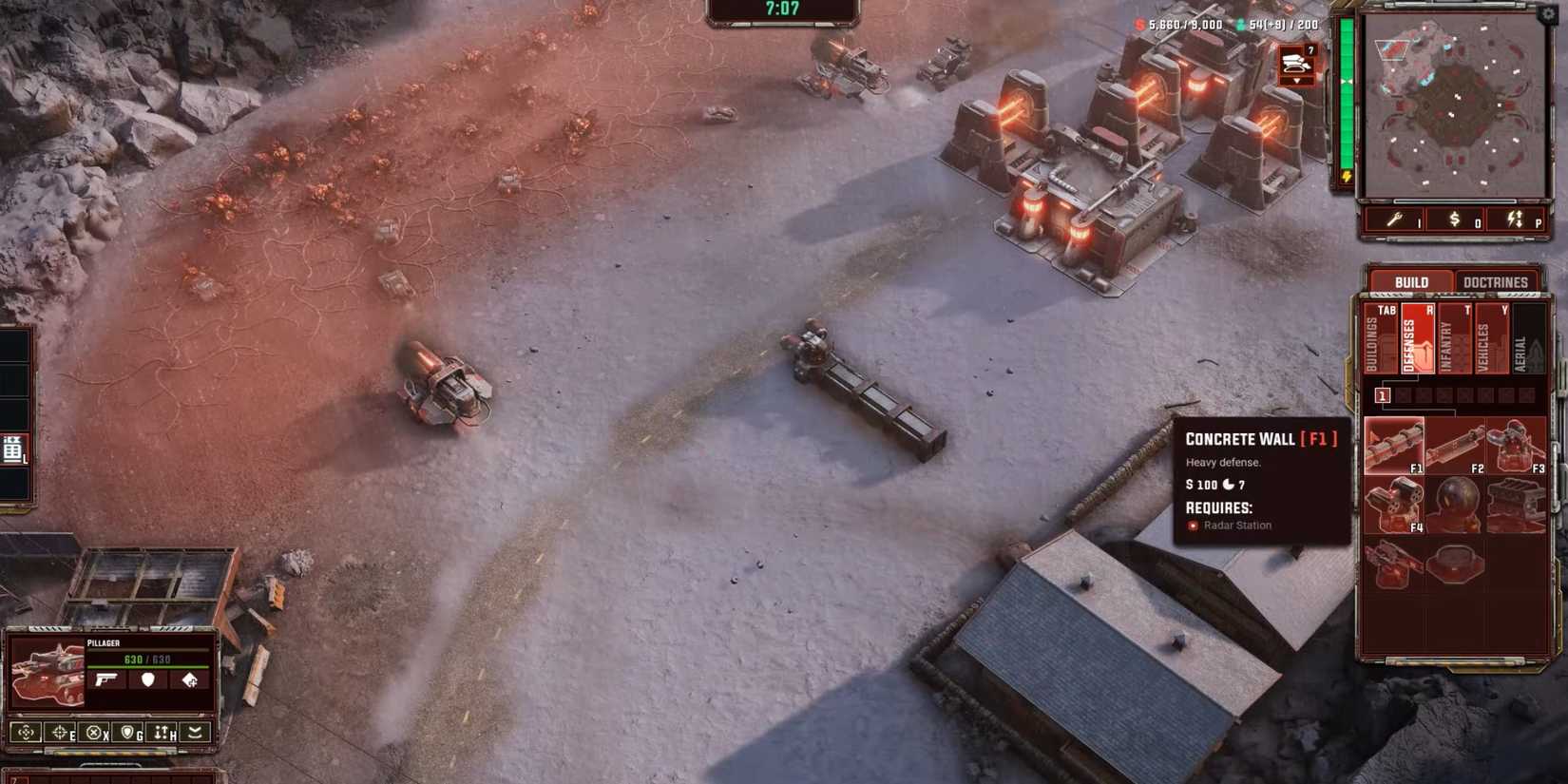The width and height of the screenshot is (1568, 784).
Task: Collapse the unit command panel via chevron button
Action: pyautogui.click(x=197, y=733)
